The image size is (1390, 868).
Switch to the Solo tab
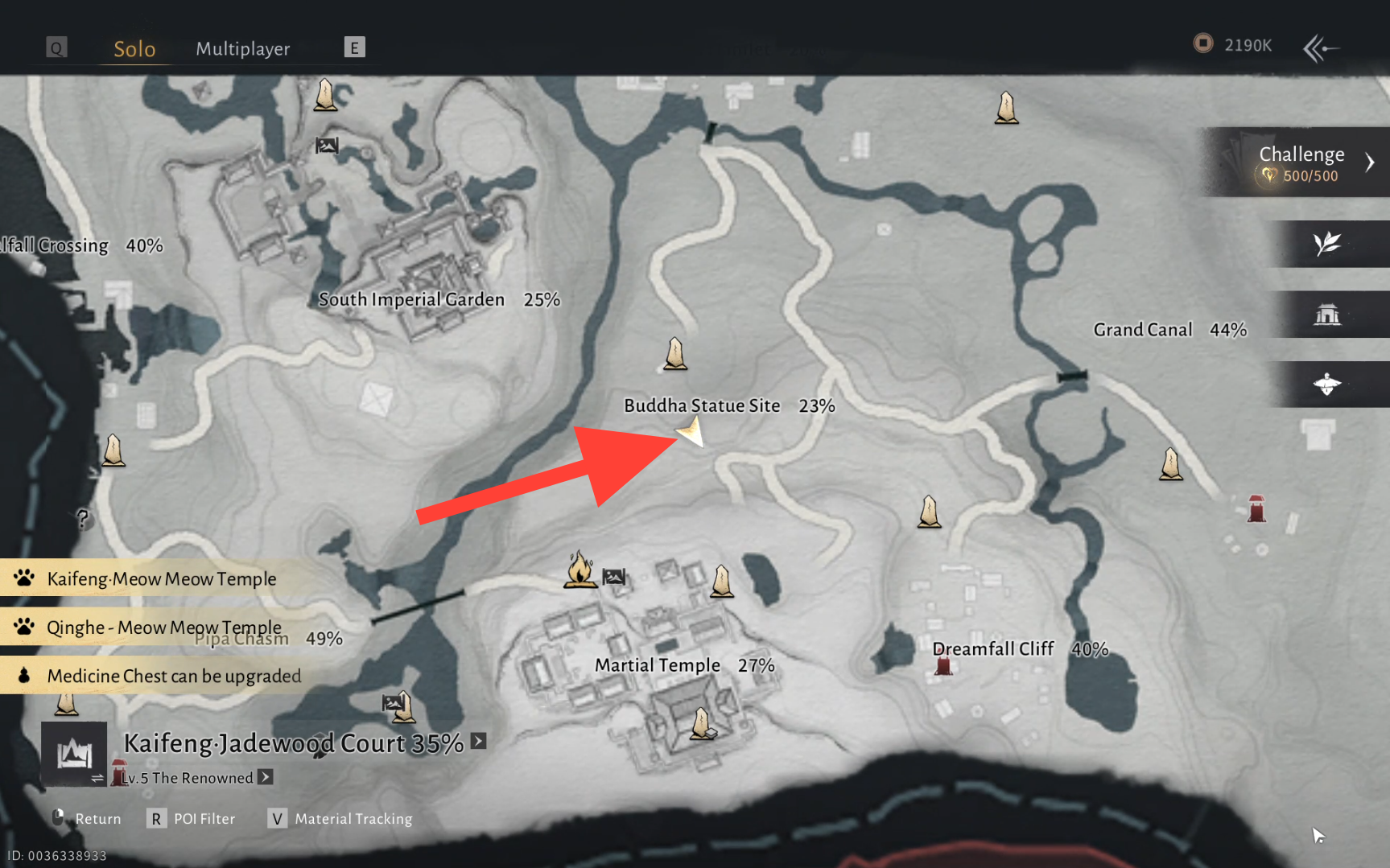pyautogui.click(x=134, y=49)
